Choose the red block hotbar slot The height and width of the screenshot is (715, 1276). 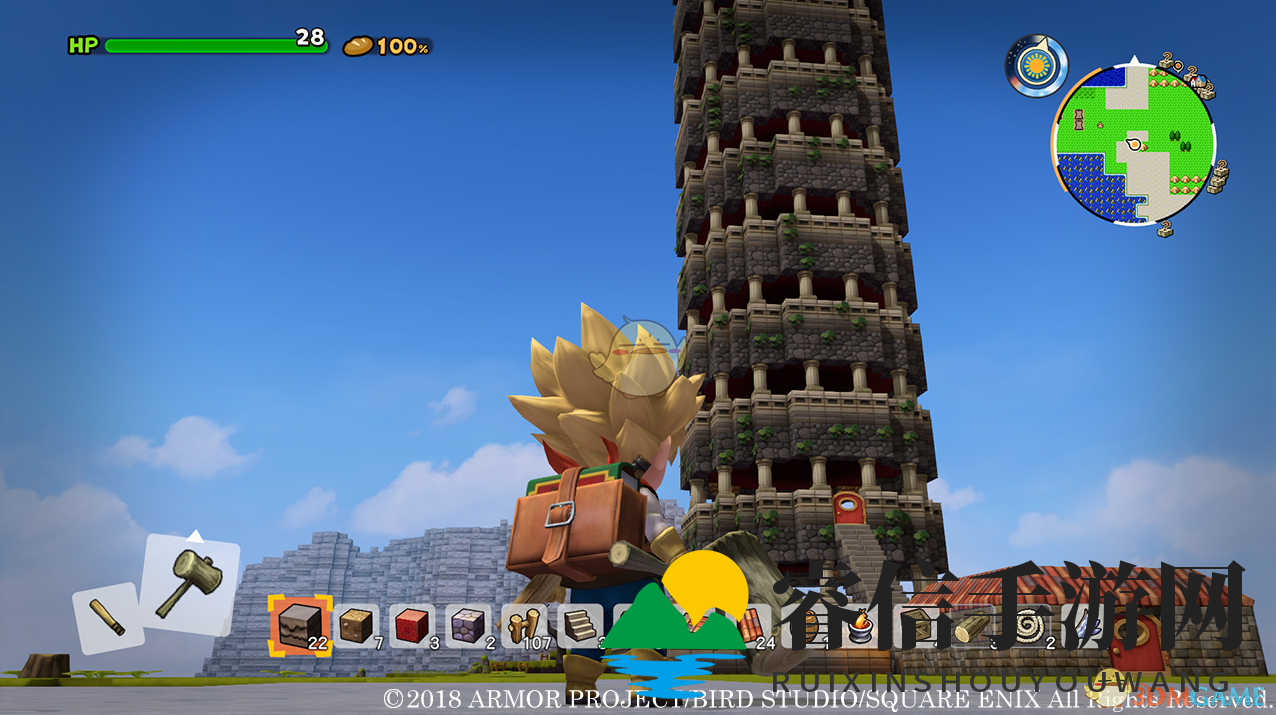point(412,626)
